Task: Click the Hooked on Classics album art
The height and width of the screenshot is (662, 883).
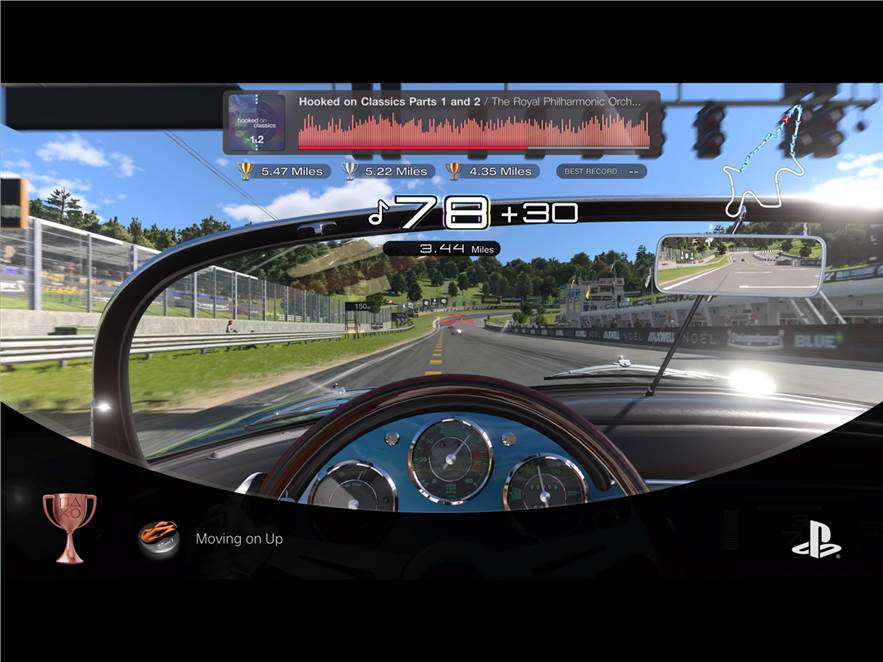Action: click(258, 122)
